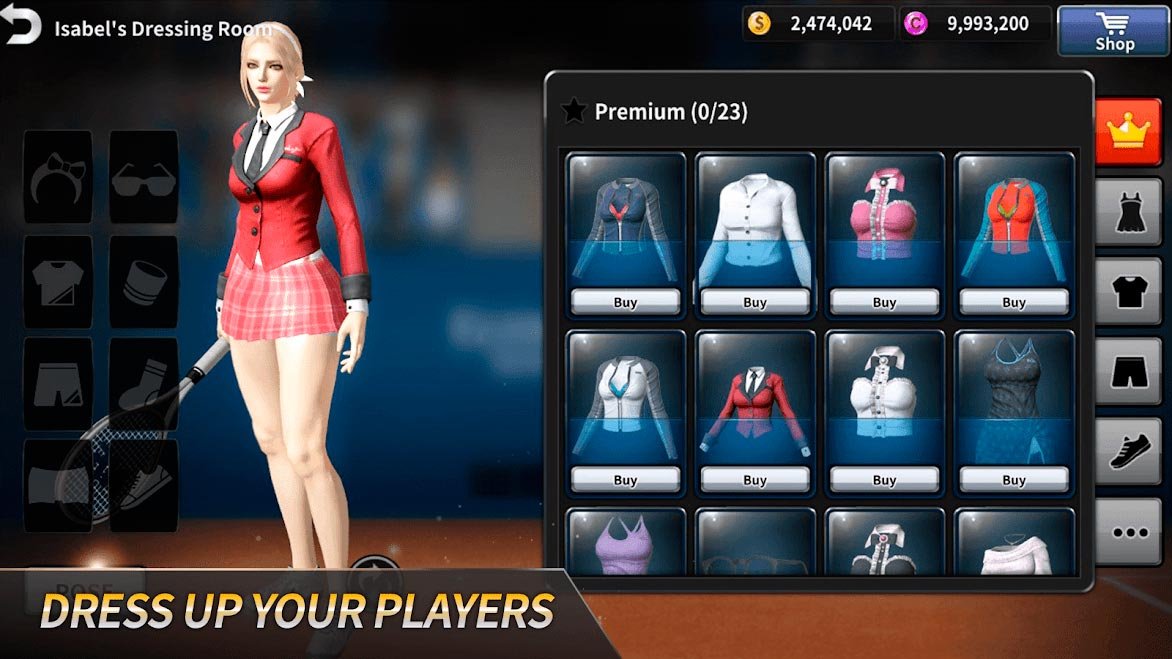
Task: Select the wristband equipment slot
Action: pyautogui.click(x=143, y=282)
